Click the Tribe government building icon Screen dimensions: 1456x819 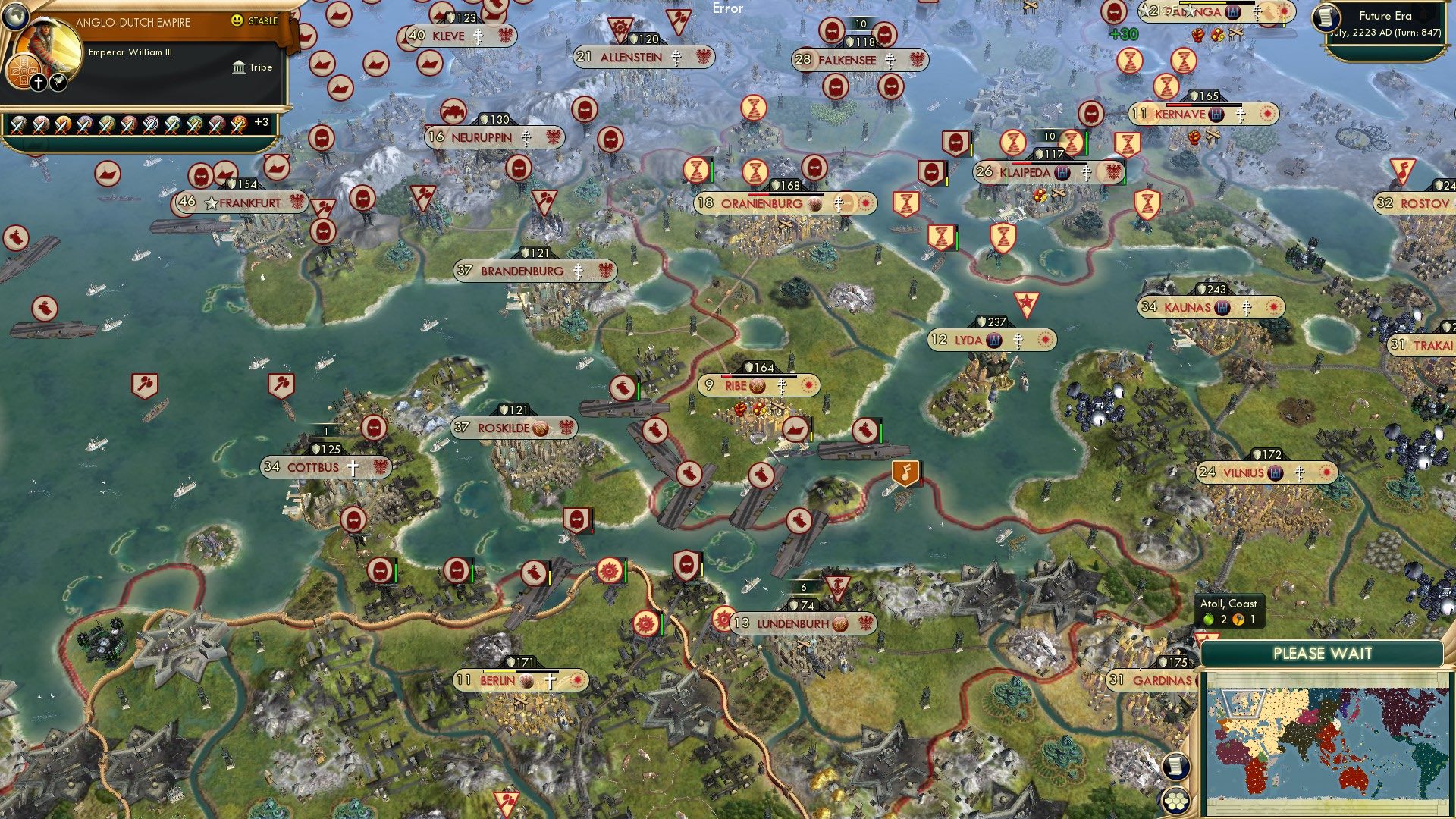coord(240,67)
